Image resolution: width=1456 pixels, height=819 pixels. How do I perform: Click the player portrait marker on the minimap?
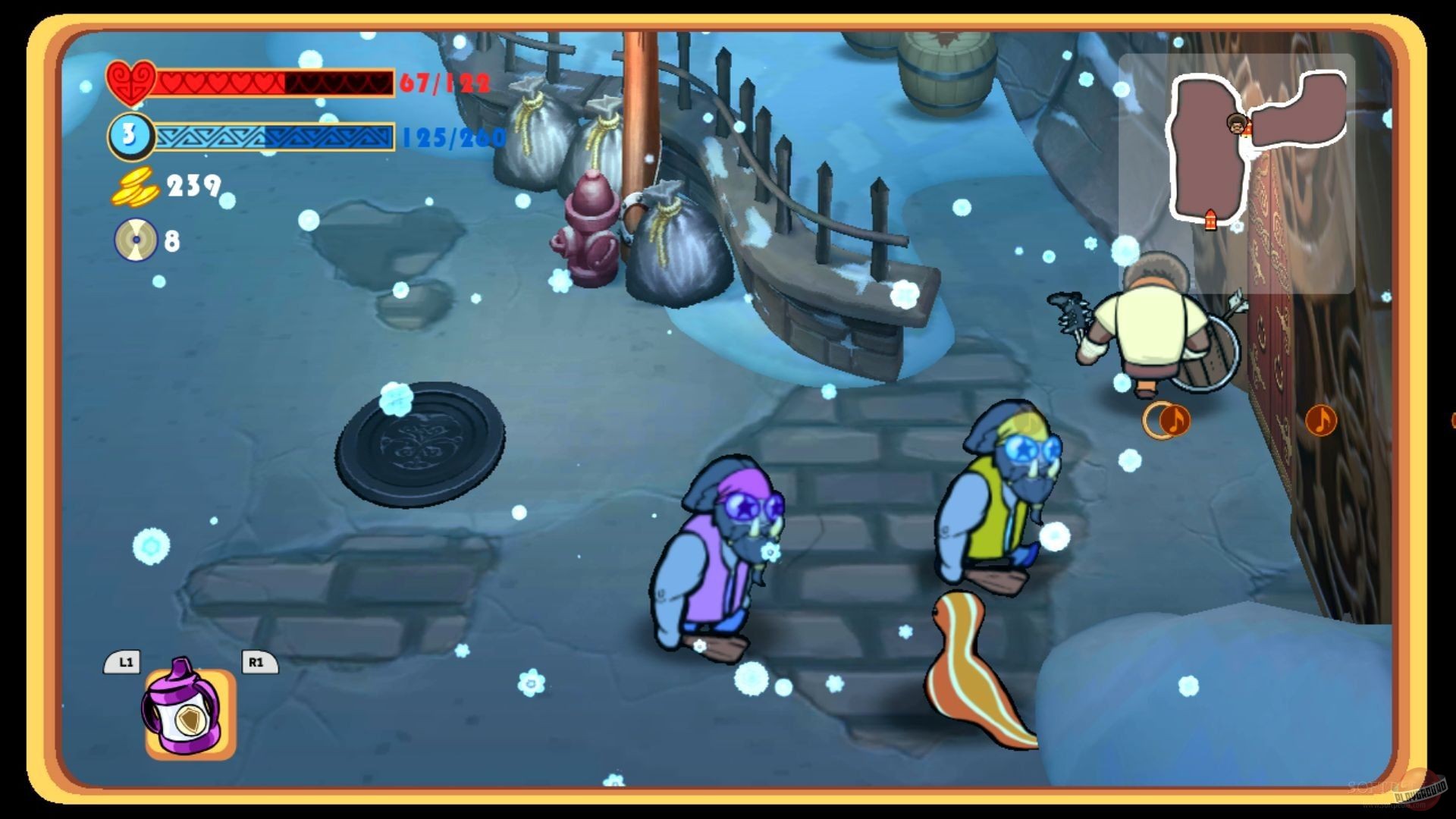coord(1236,124)
